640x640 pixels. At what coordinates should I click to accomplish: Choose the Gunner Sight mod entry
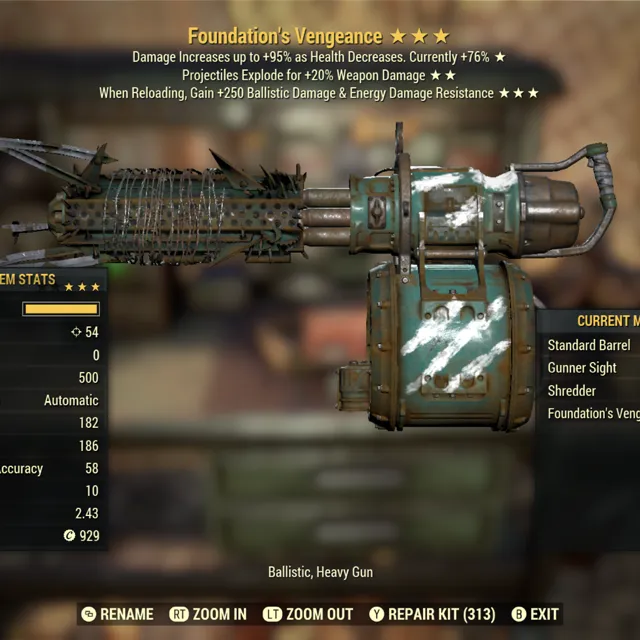click(x=582, y=368)
